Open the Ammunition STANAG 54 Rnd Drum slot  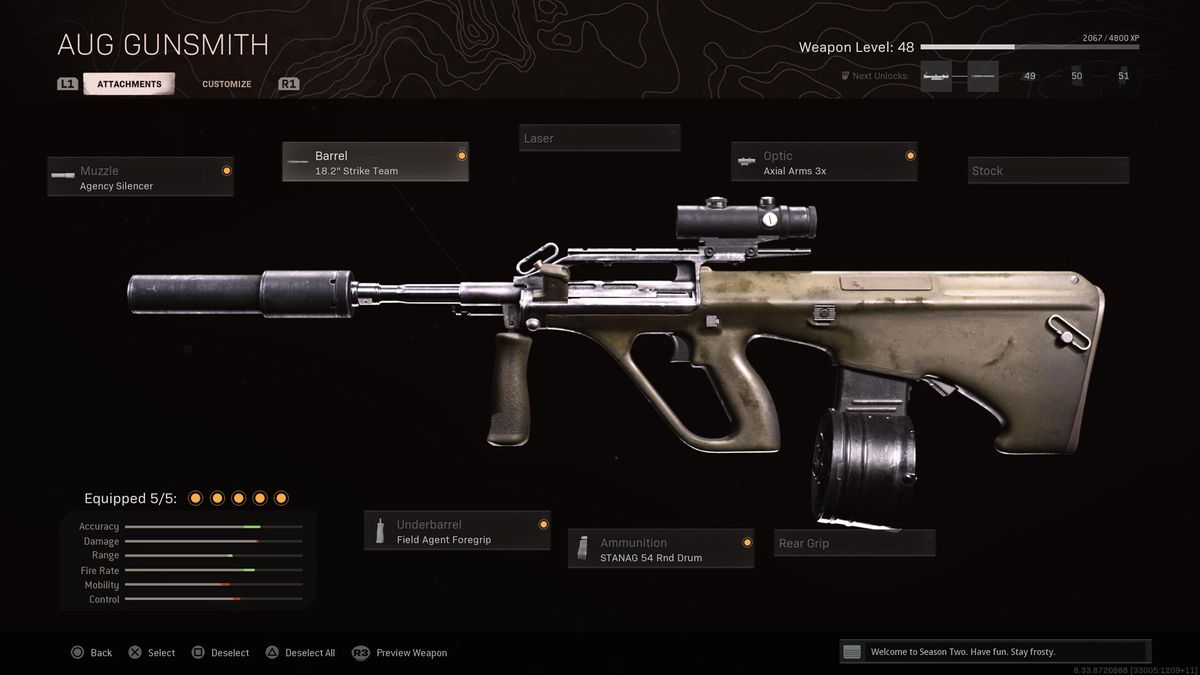[660, 549]
